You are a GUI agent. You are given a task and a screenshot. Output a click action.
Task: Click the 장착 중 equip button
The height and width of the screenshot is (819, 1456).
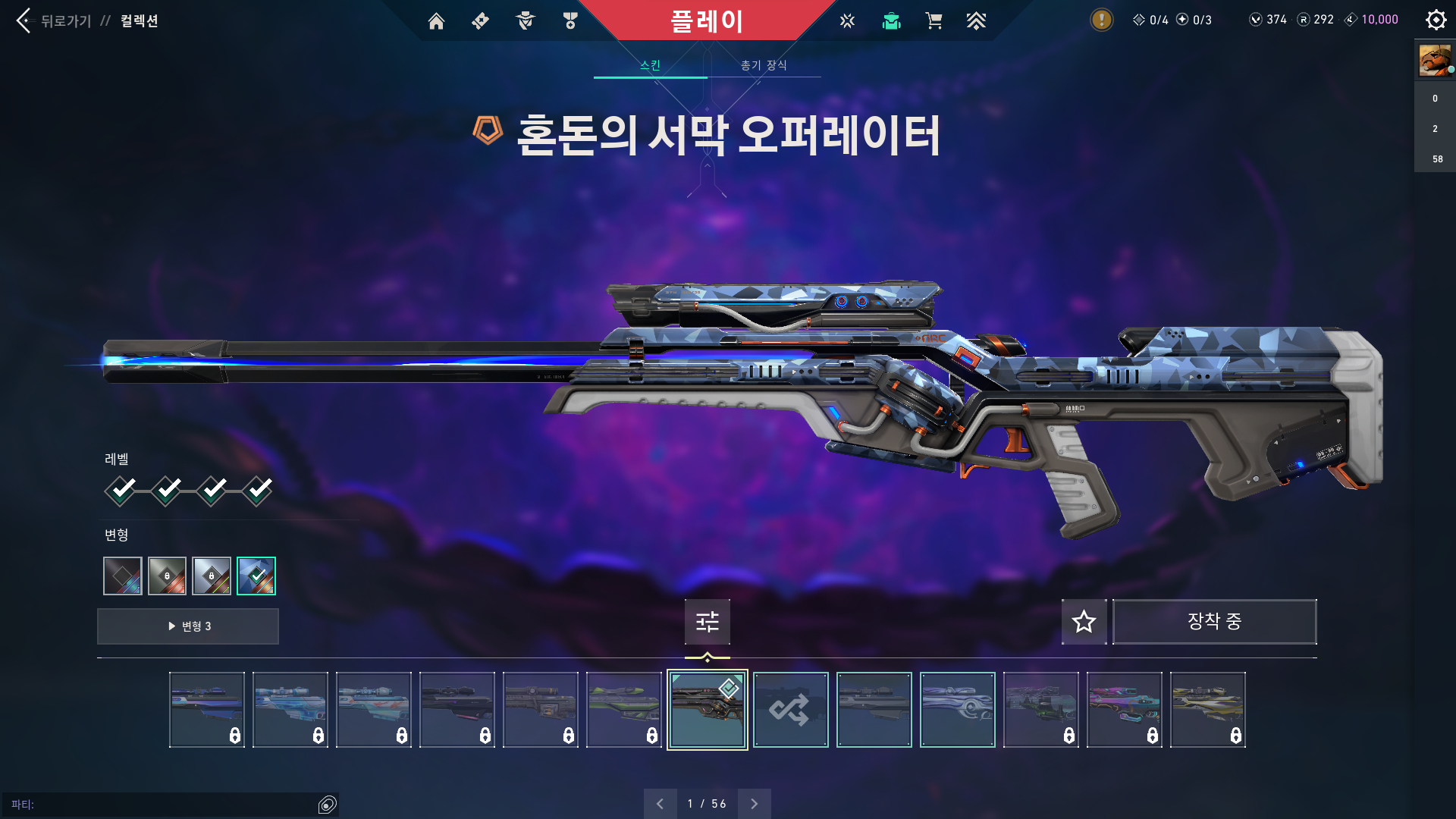pos(1214,622)
